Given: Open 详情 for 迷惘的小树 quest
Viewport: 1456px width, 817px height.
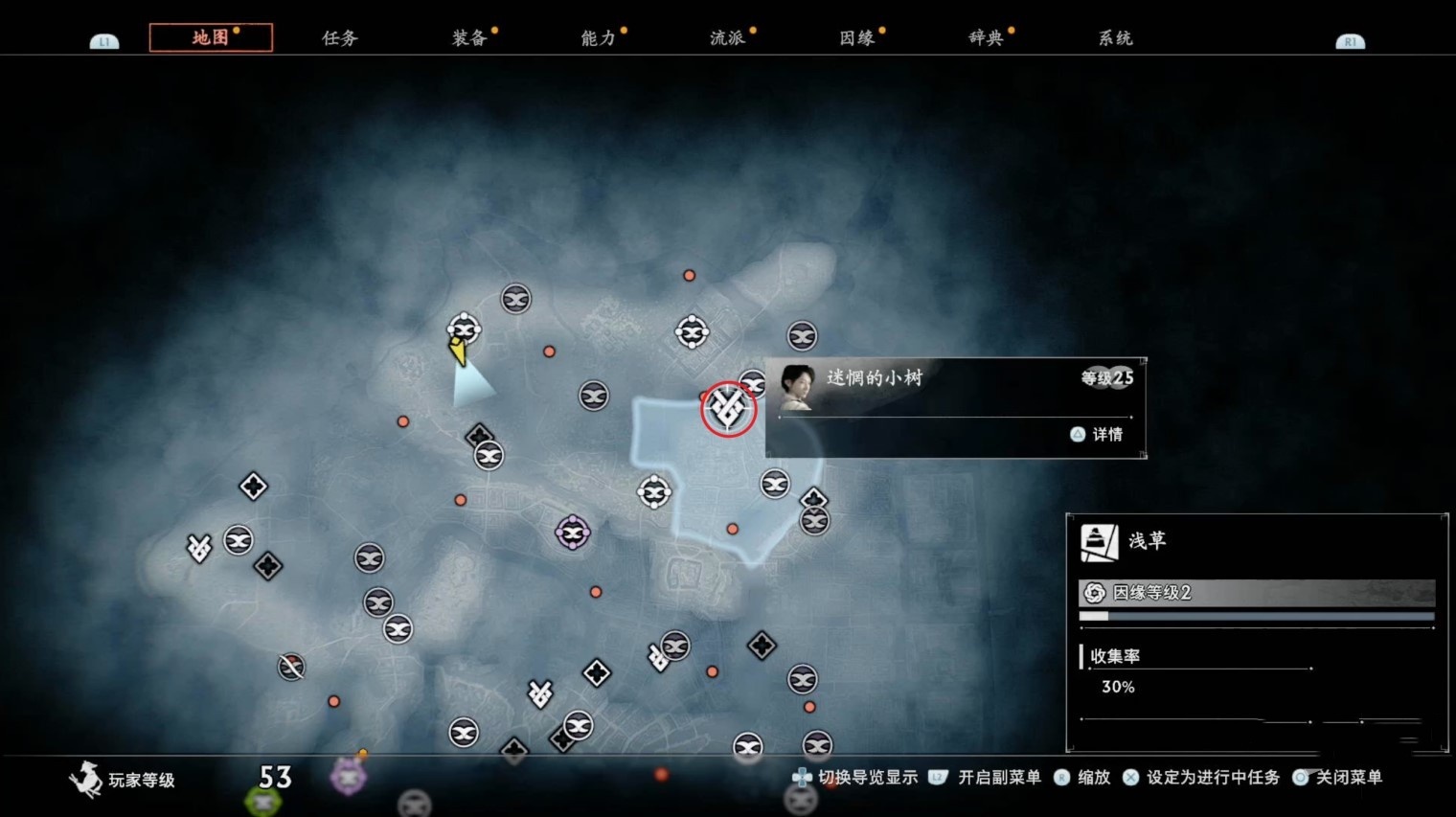Looking at the screenshot, I should 1098,435.
